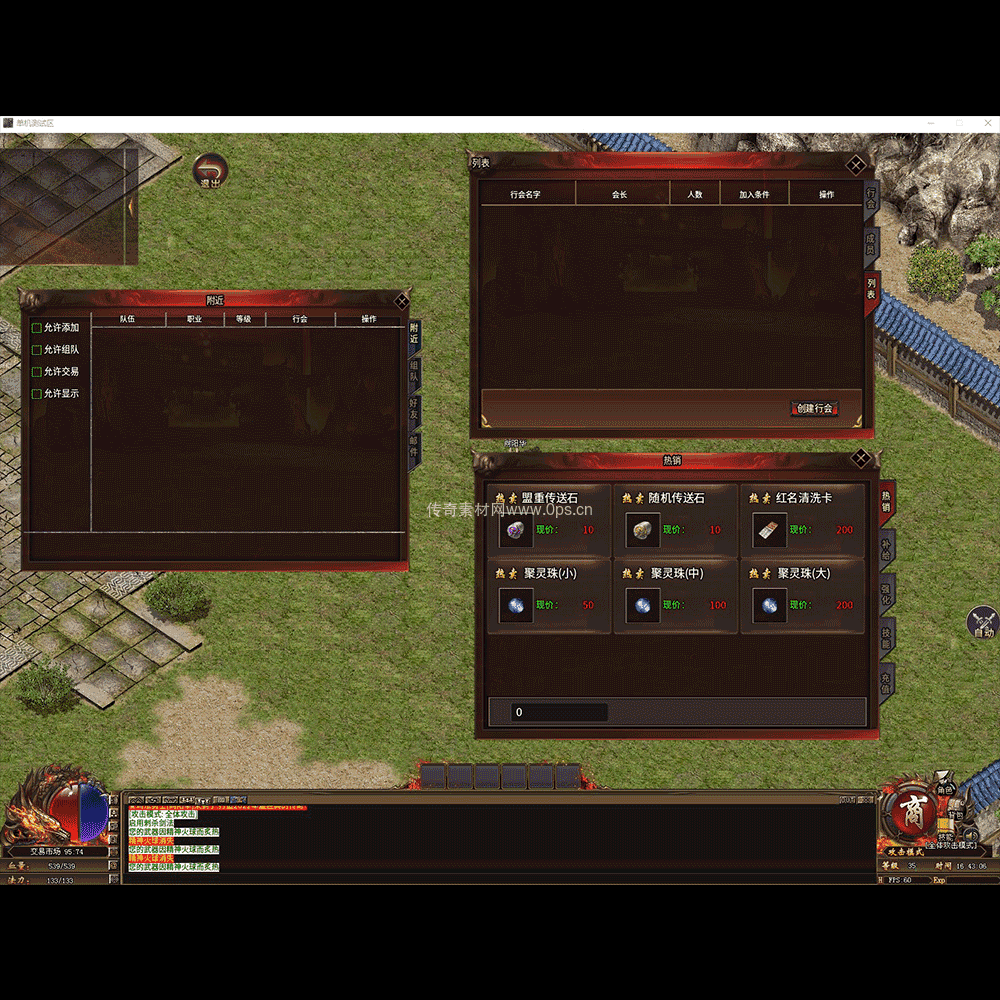Toggle the 允许添加 checkbox
1000x1000 pixels.
[x=37, y=328]
